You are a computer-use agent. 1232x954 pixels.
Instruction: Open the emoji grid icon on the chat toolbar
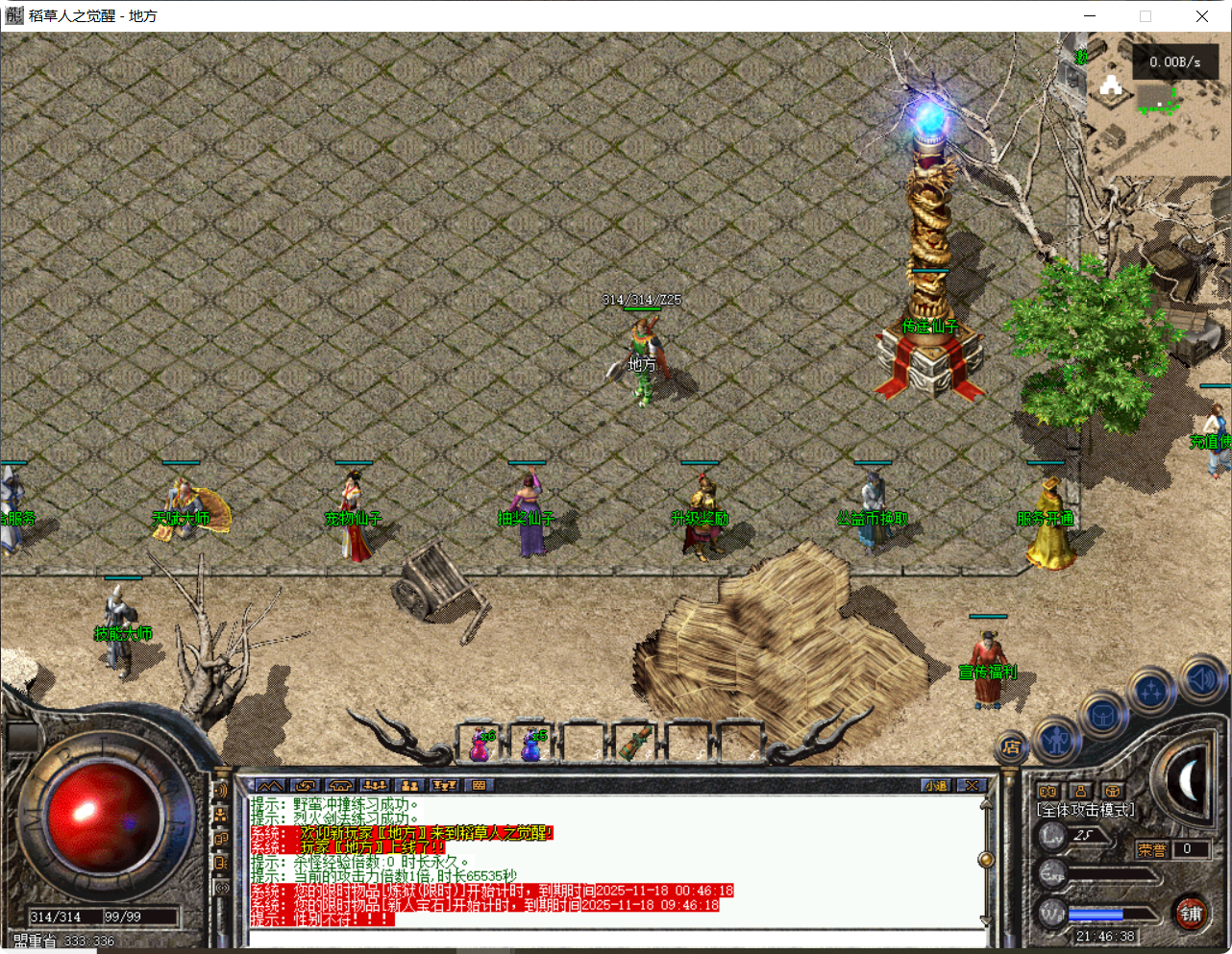(x=480, y=785)
